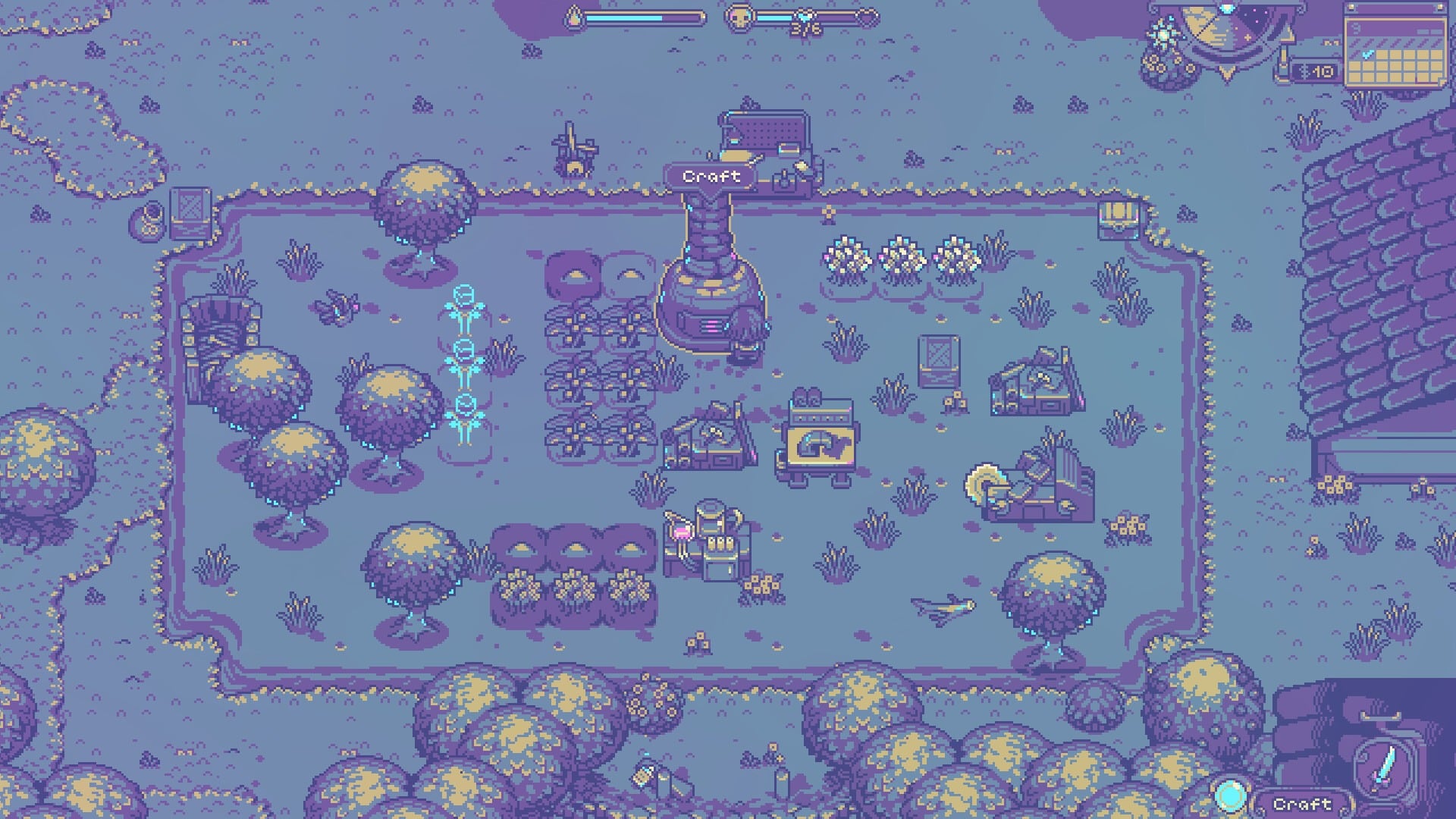This screenshot has height=819, width=1456.
Task: Click the 3/6 heart progress counter
Action: (805, 25)
